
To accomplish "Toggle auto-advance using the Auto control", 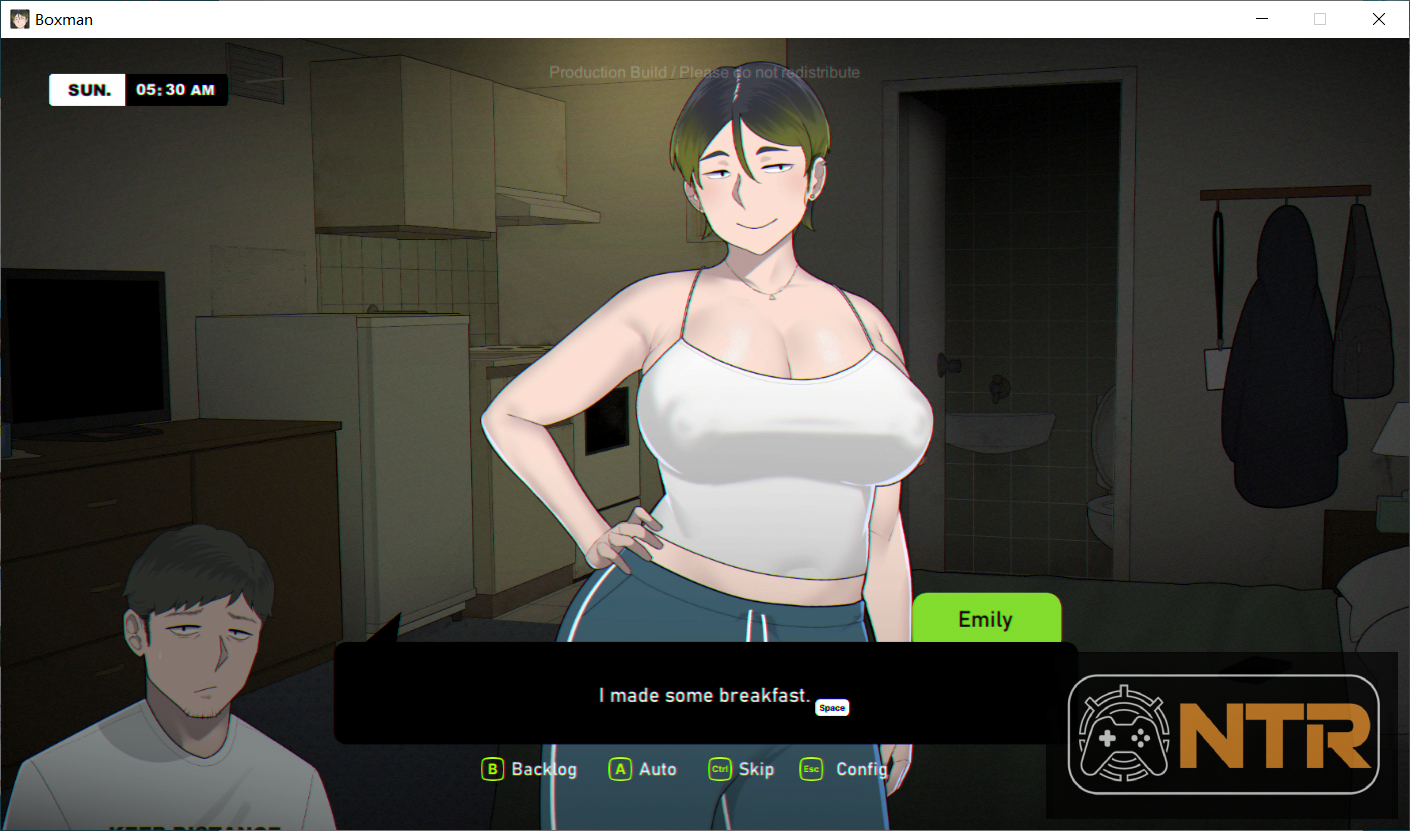I will pyautogui.click(x=643, y=769).
